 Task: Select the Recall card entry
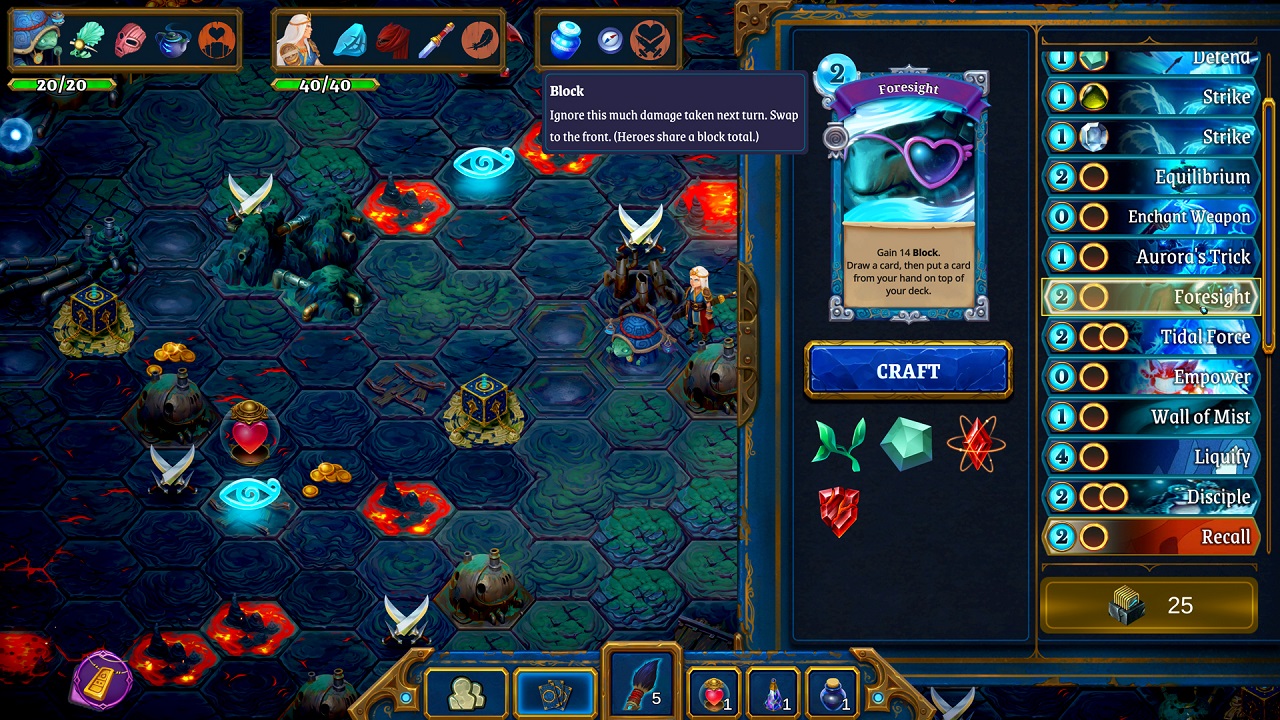(x=1150, y=537)
